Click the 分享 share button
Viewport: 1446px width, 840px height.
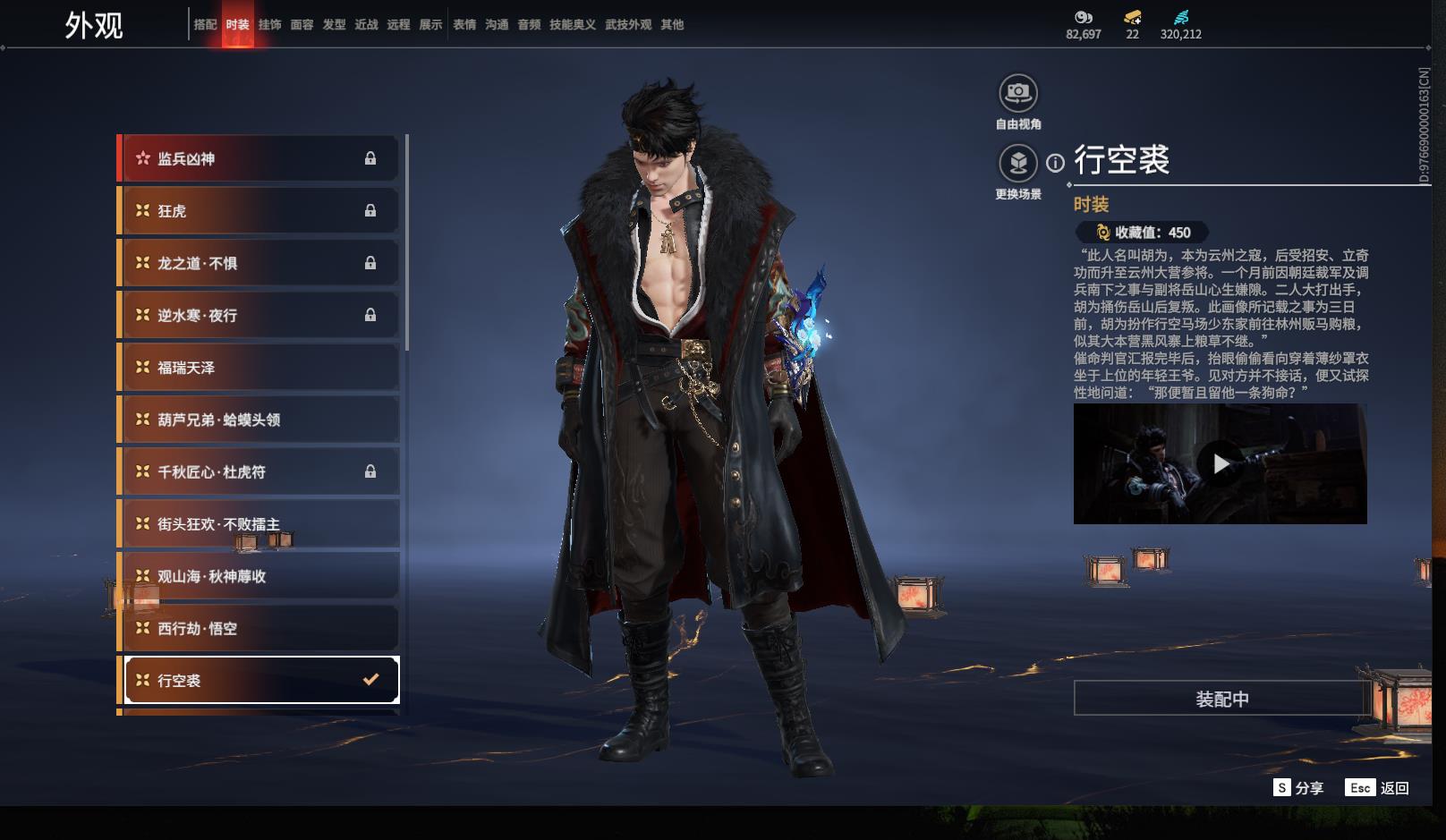click(x=1298, y=788)
